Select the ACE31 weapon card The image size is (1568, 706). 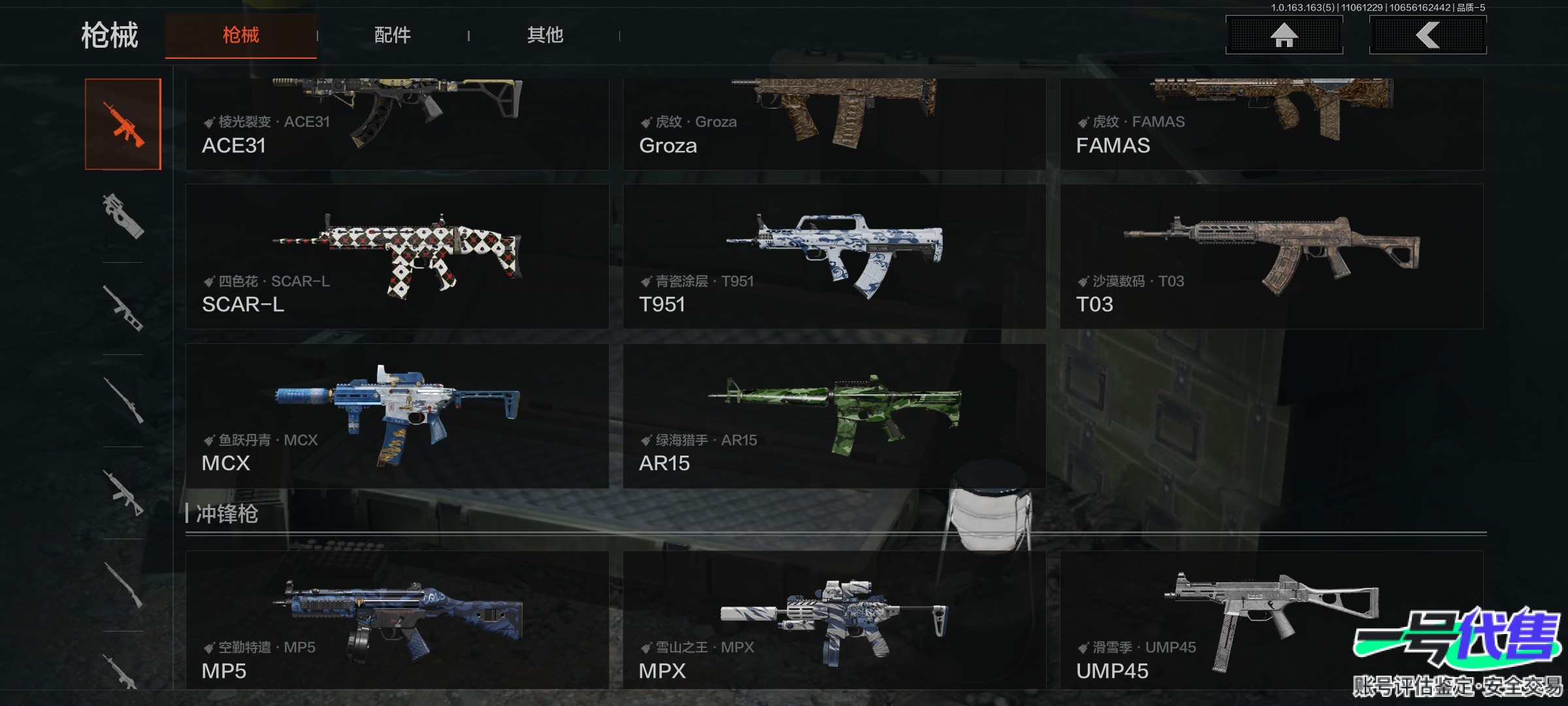(397, 124)
